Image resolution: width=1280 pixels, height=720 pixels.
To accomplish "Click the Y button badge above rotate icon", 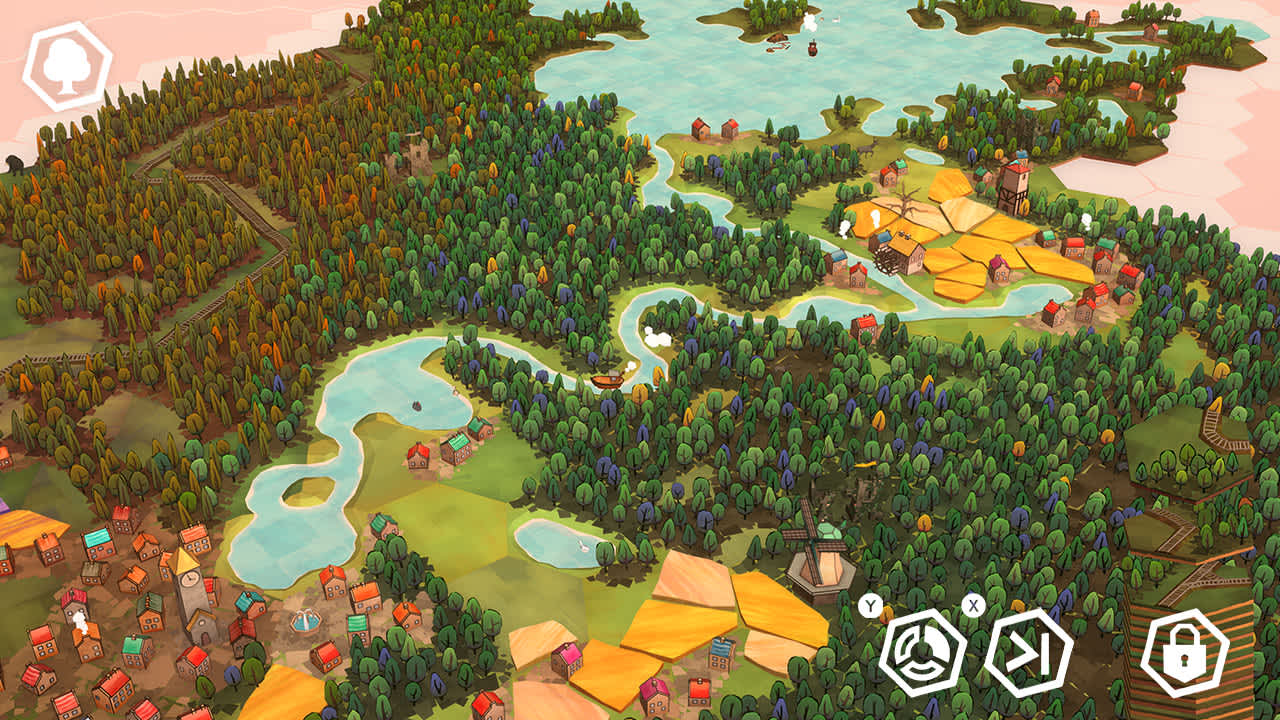I will [x=869, y=604].
